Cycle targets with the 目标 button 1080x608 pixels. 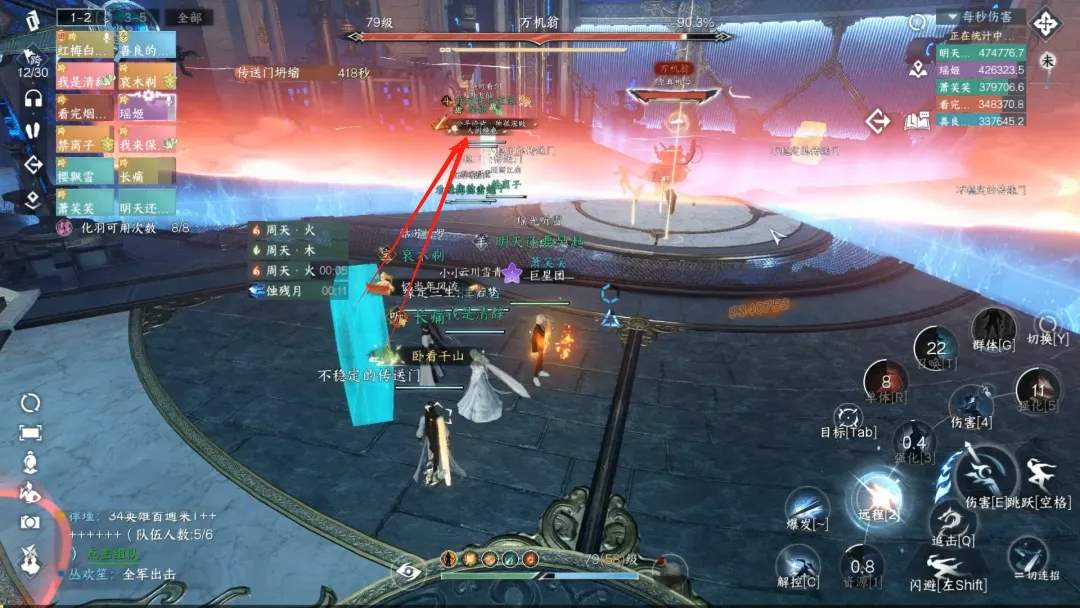pyautogui.click(x=848, y=418)
